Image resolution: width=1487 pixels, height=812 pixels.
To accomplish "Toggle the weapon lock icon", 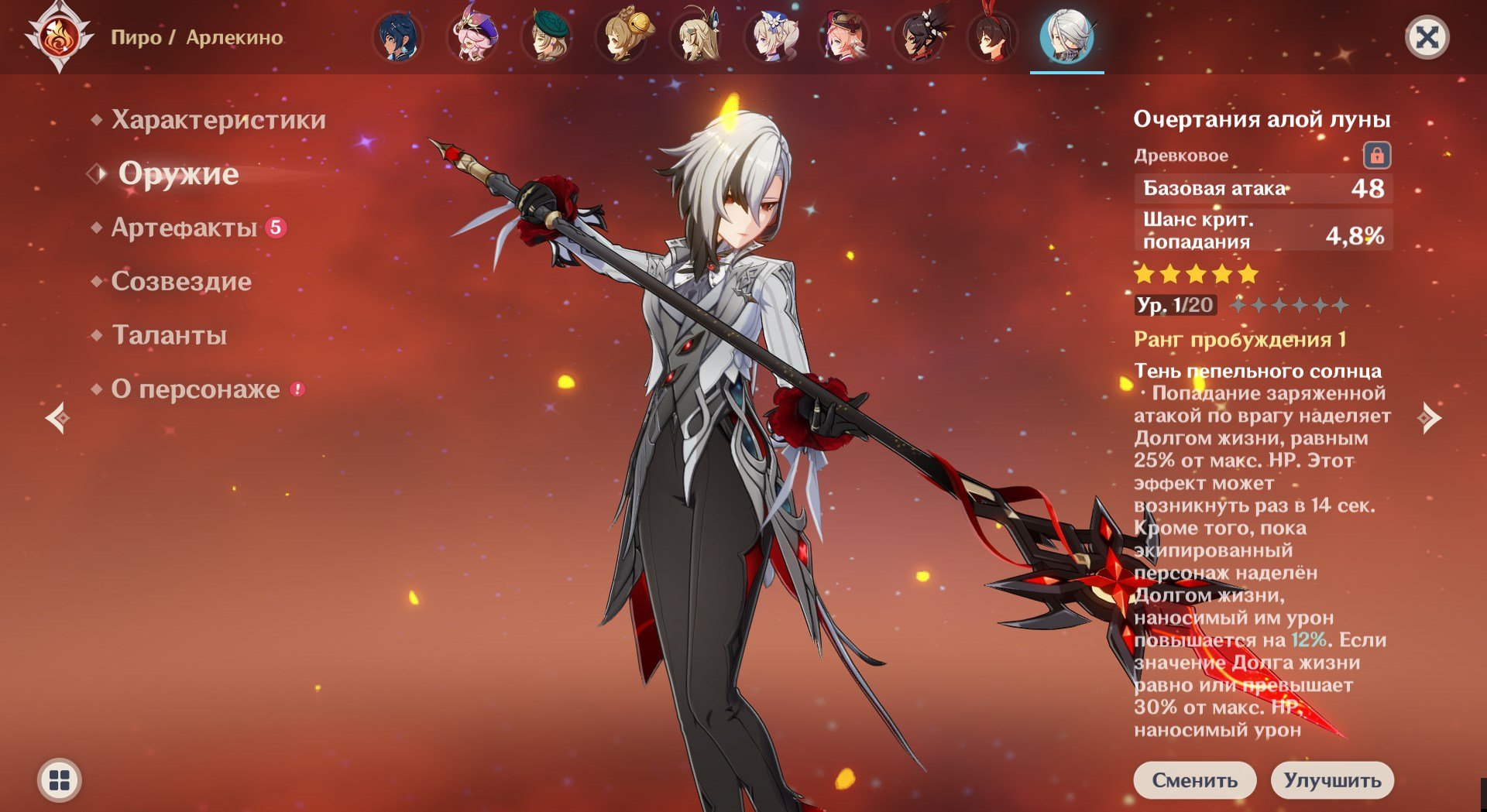I will coord(1376,156).
